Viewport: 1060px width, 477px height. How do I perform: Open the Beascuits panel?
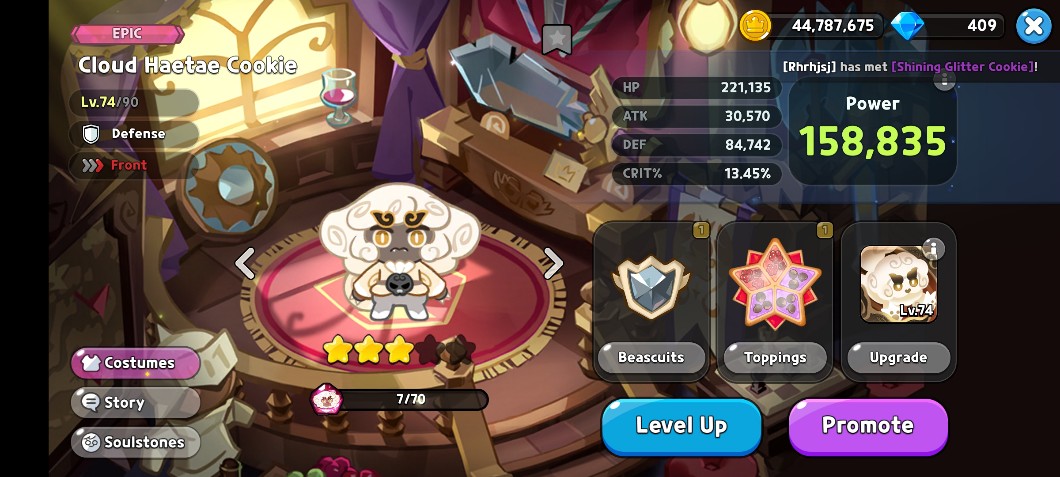pos(651,301)
